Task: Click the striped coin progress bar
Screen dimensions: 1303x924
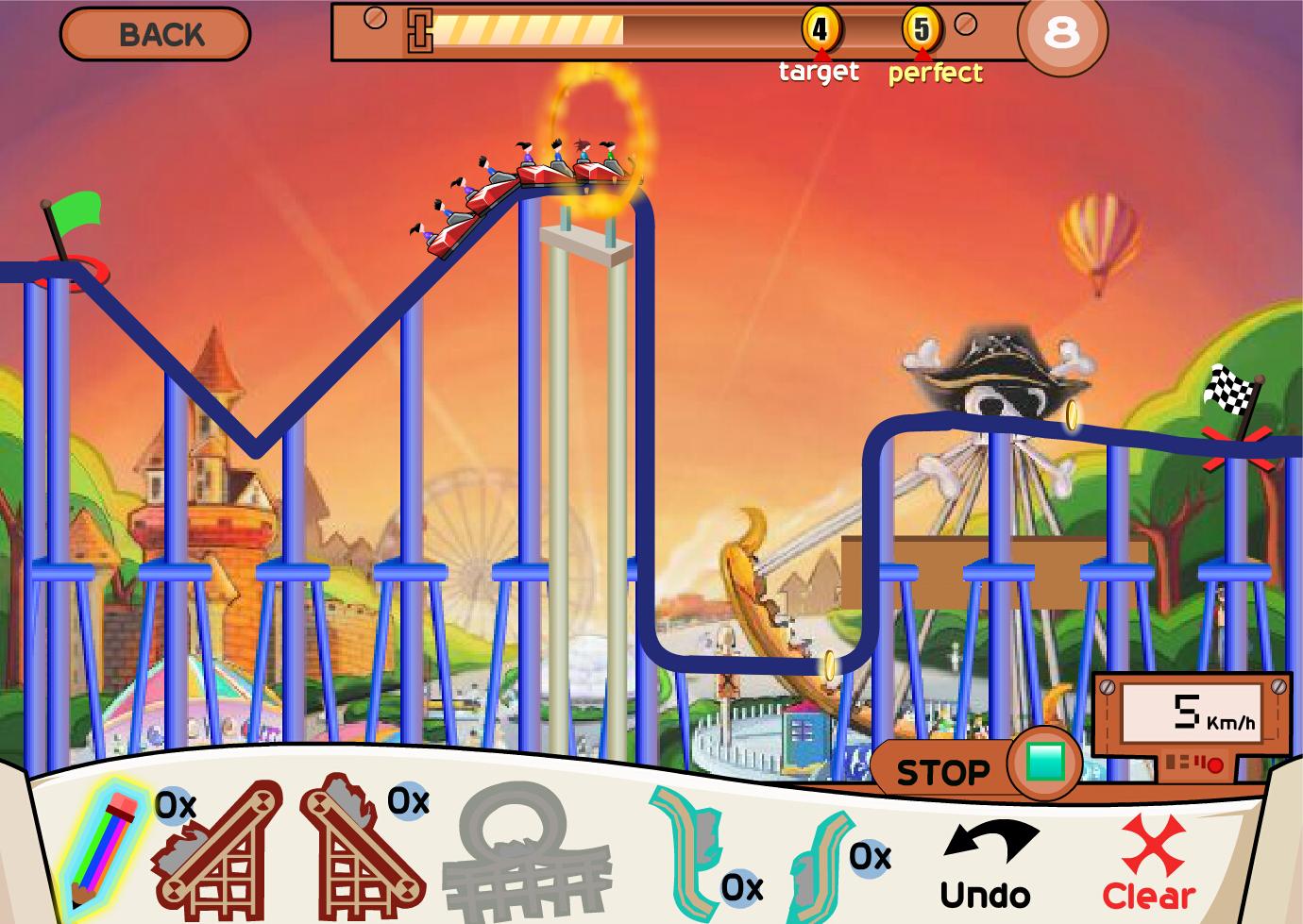Action: point(529,31)
